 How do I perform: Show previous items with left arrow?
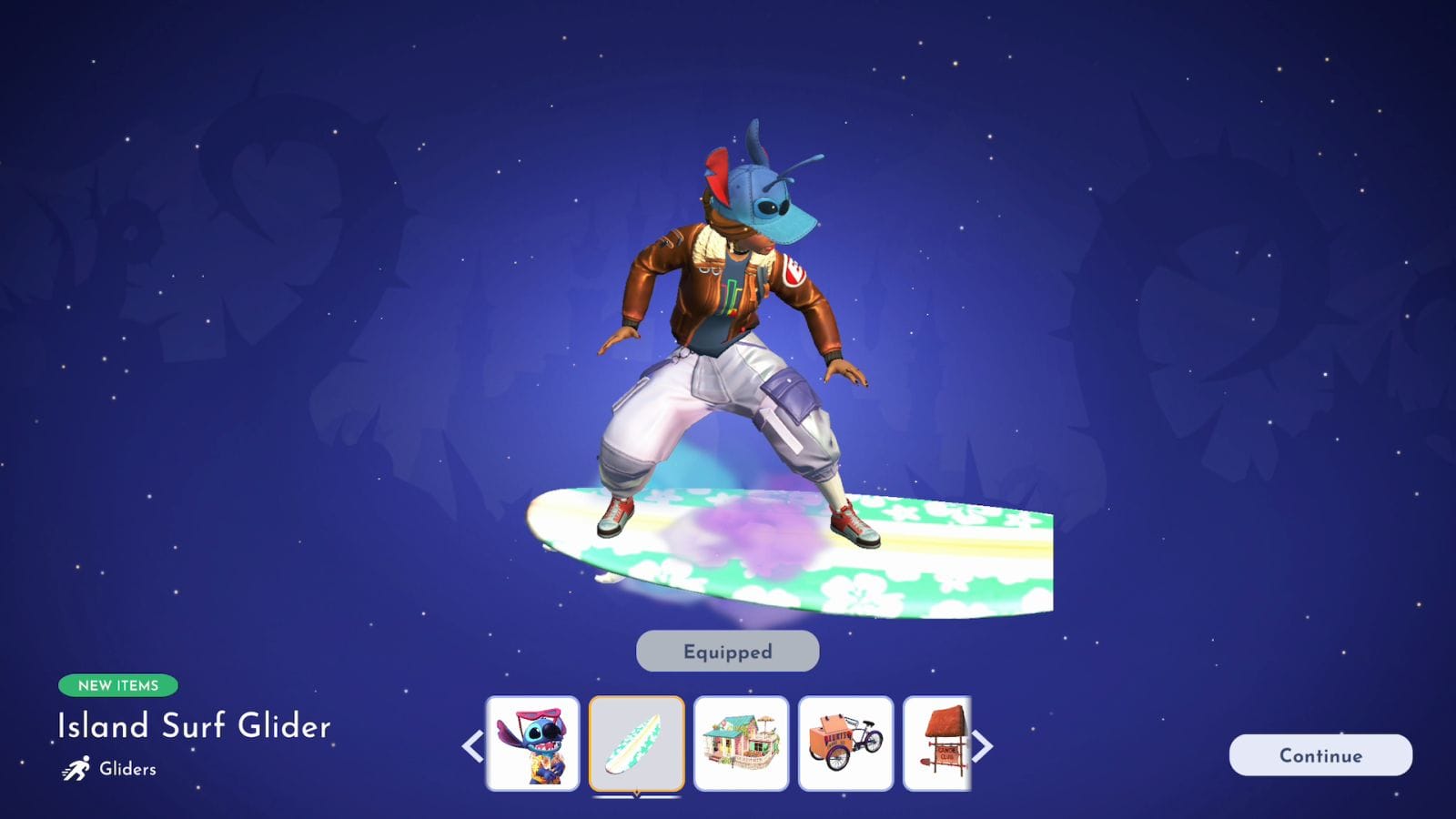[x=472, y=746]
